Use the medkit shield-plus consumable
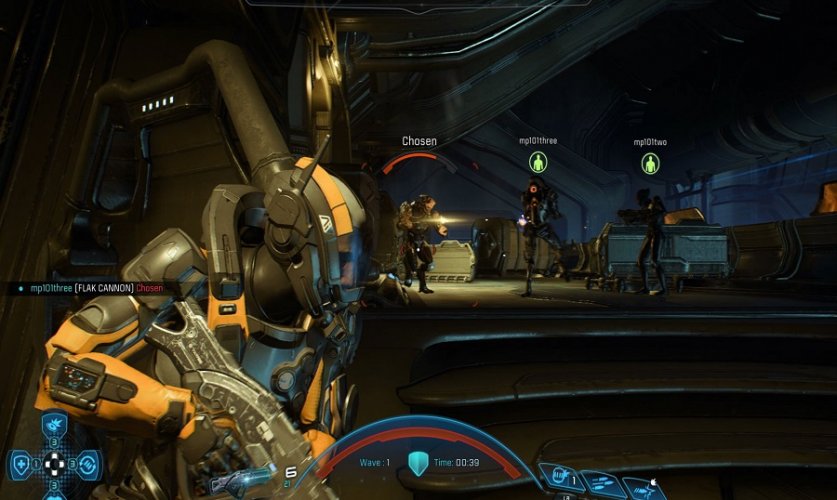 tap(22, 464)
